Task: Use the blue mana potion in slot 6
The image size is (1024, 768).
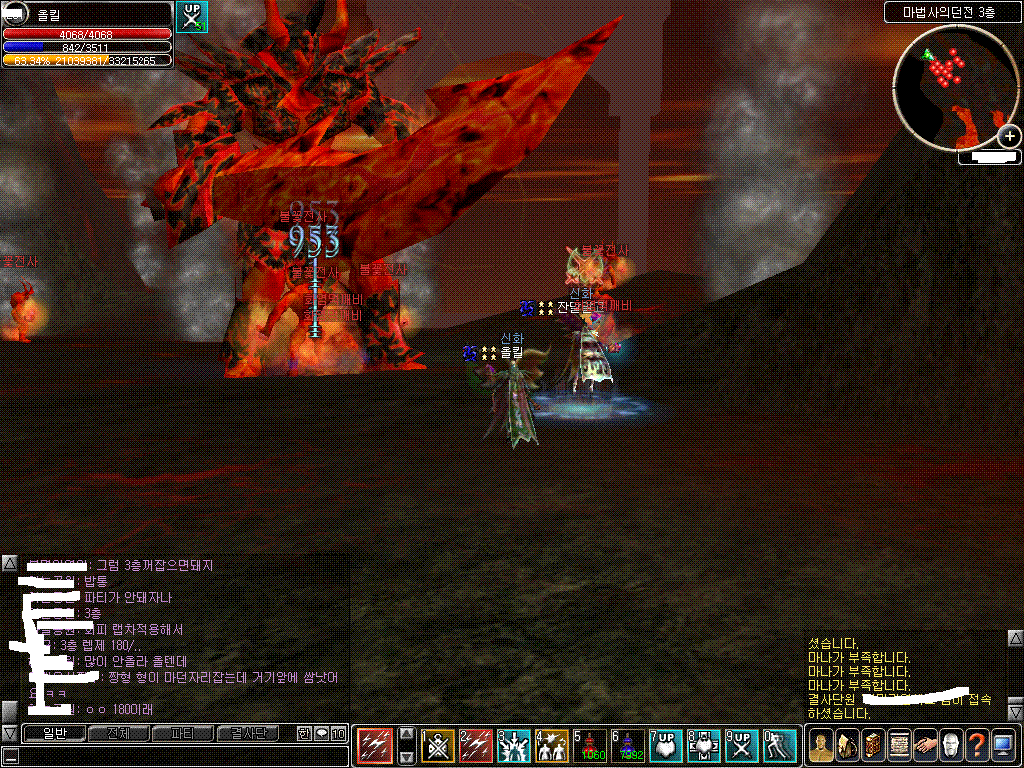Action: tap(629, 745)
